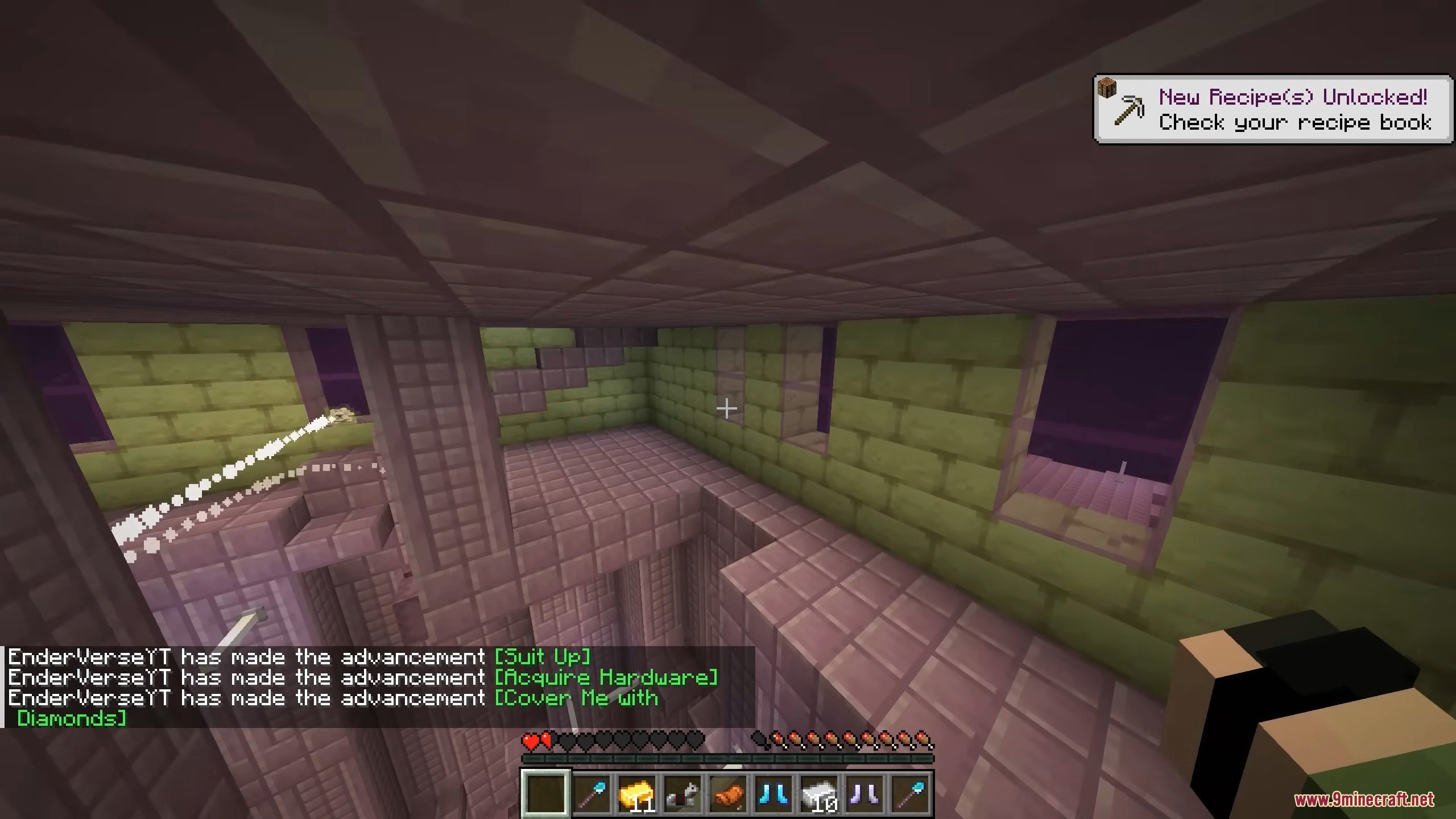Select the diamond boots in the hotbar
Screen dimensions: 1456x819
pos(772,795)
